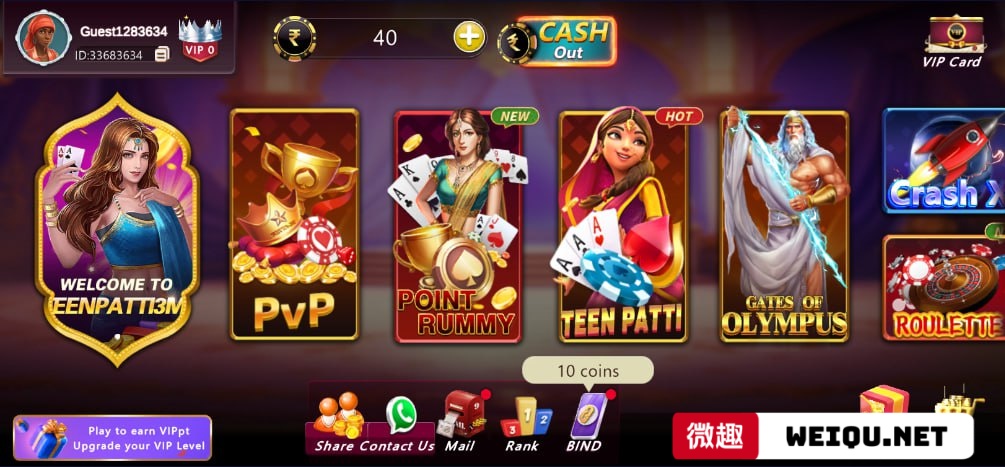Open the VIP 0 crown badge

pos(199,39)
